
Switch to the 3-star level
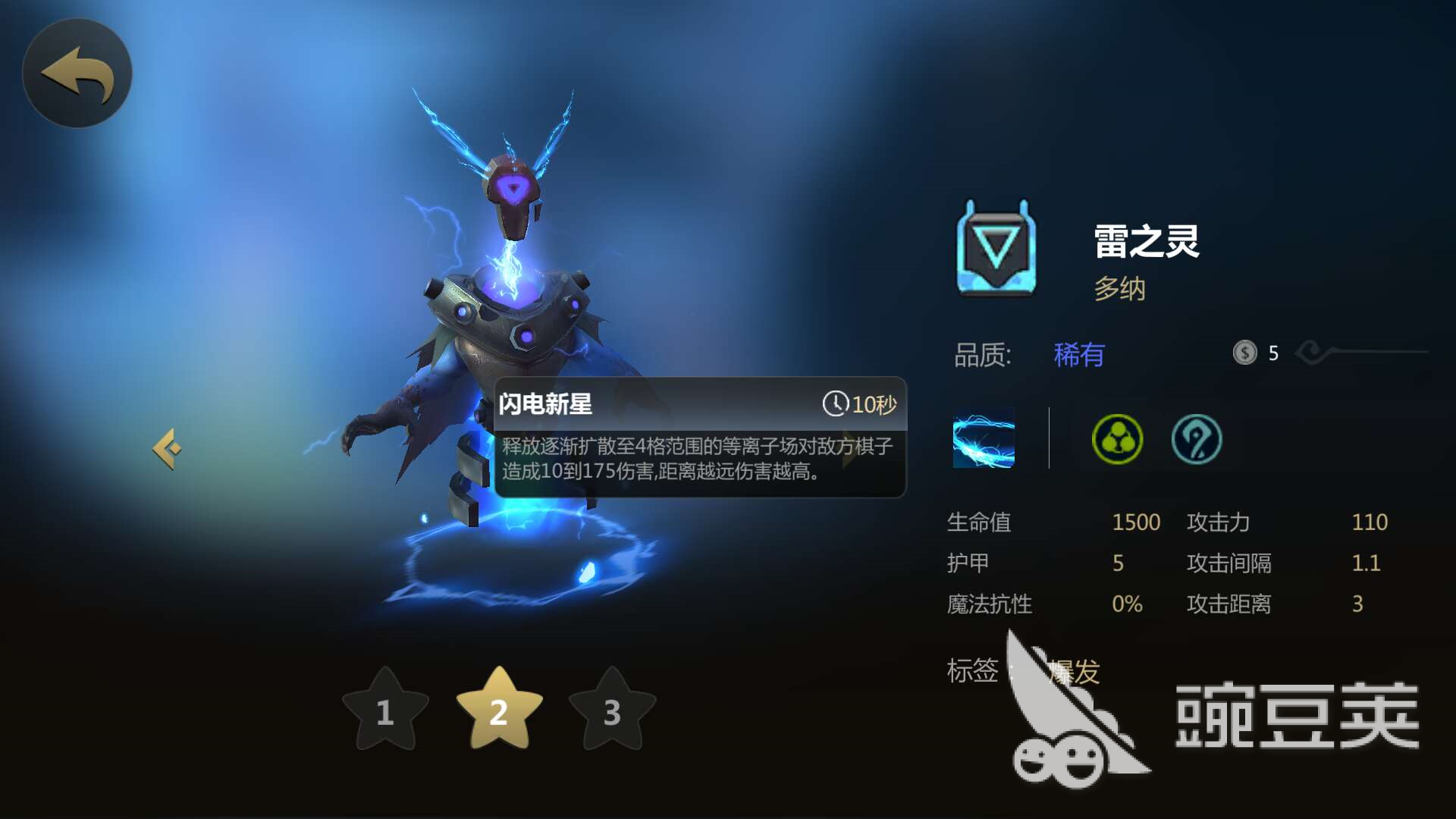612,711
